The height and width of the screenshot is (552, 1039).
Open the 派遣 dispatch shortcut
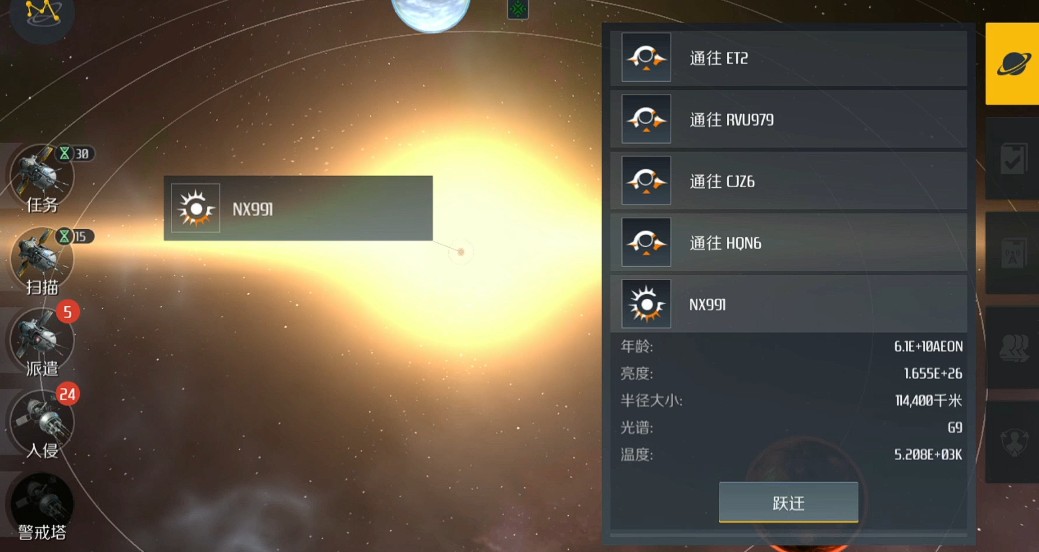42,342
